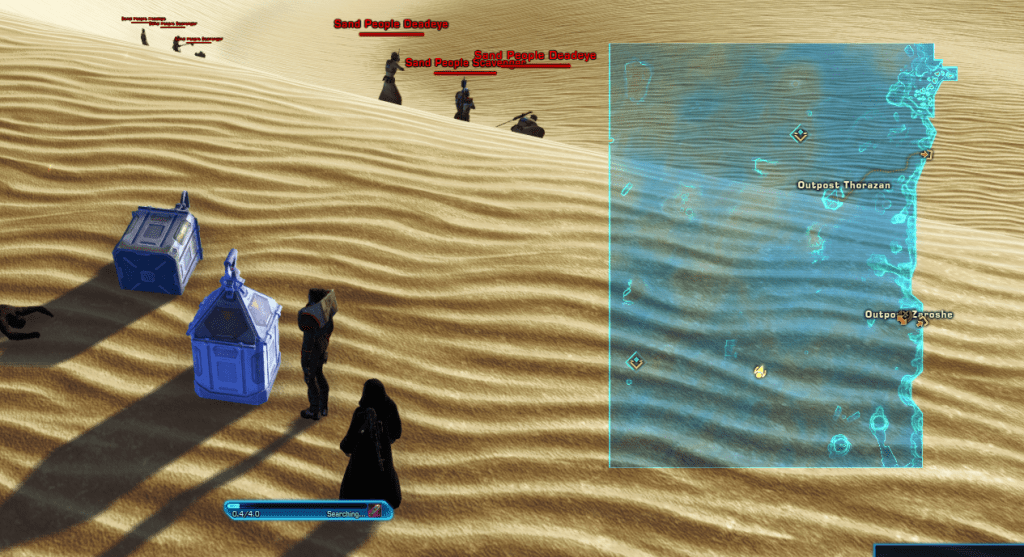Select the Outpost Zaroshe map marker
This screenshot has height=557, width=1024.
point(904,316)
